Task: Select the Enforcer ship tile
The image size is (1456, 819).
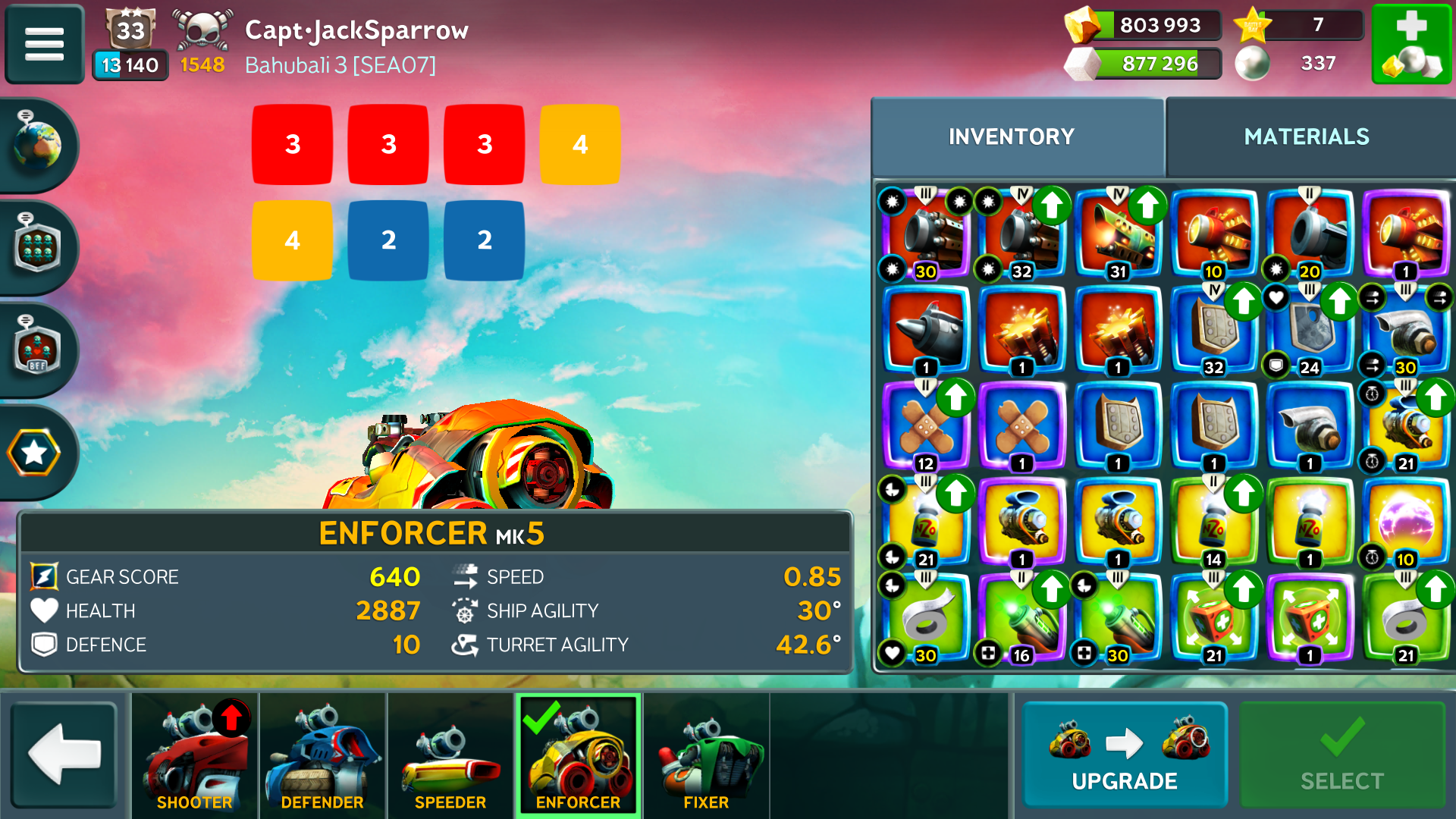Action: pos(578,756)
